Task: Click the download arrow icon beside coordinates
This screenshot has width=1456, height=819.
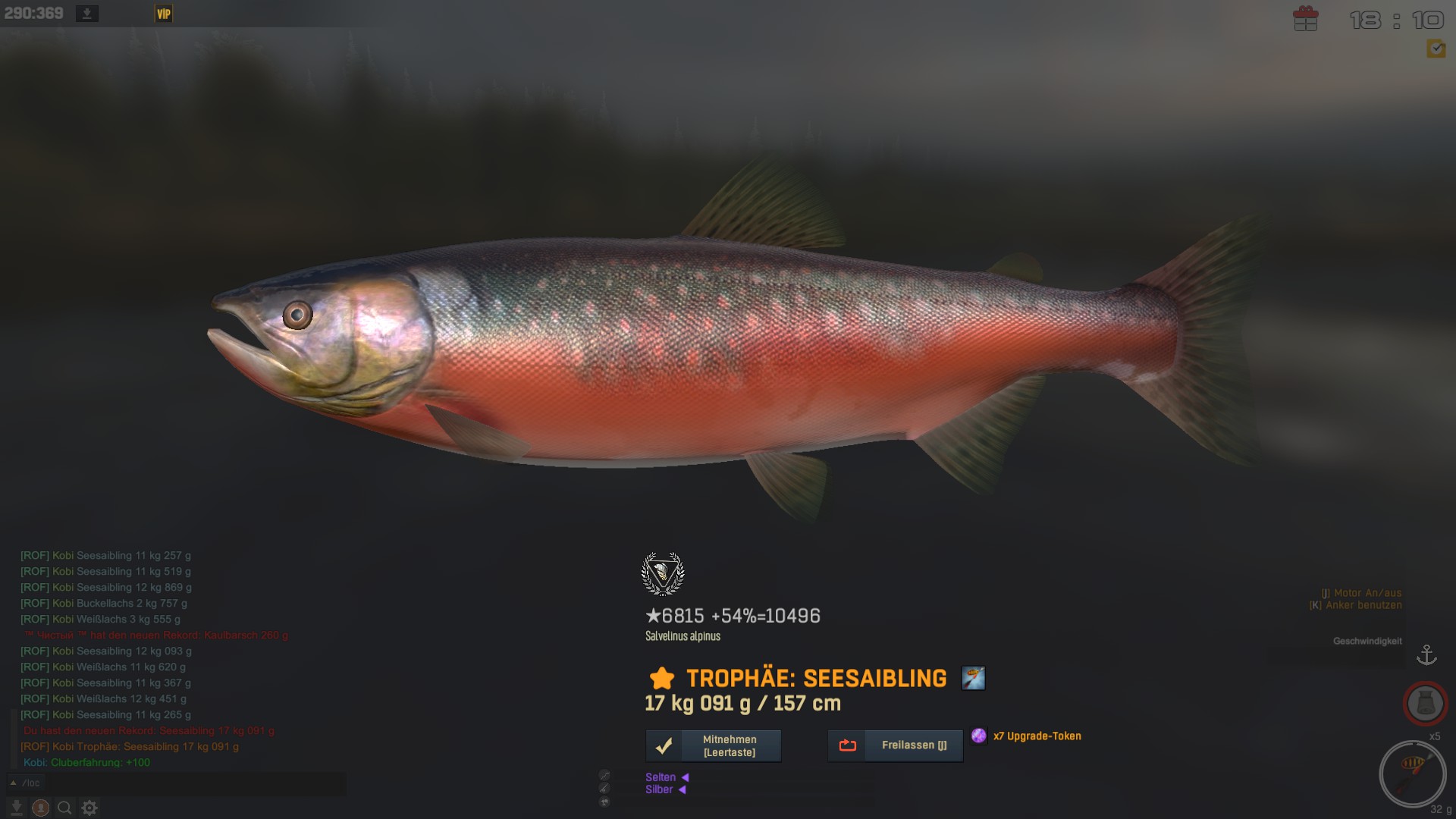Action: point(87,14)
